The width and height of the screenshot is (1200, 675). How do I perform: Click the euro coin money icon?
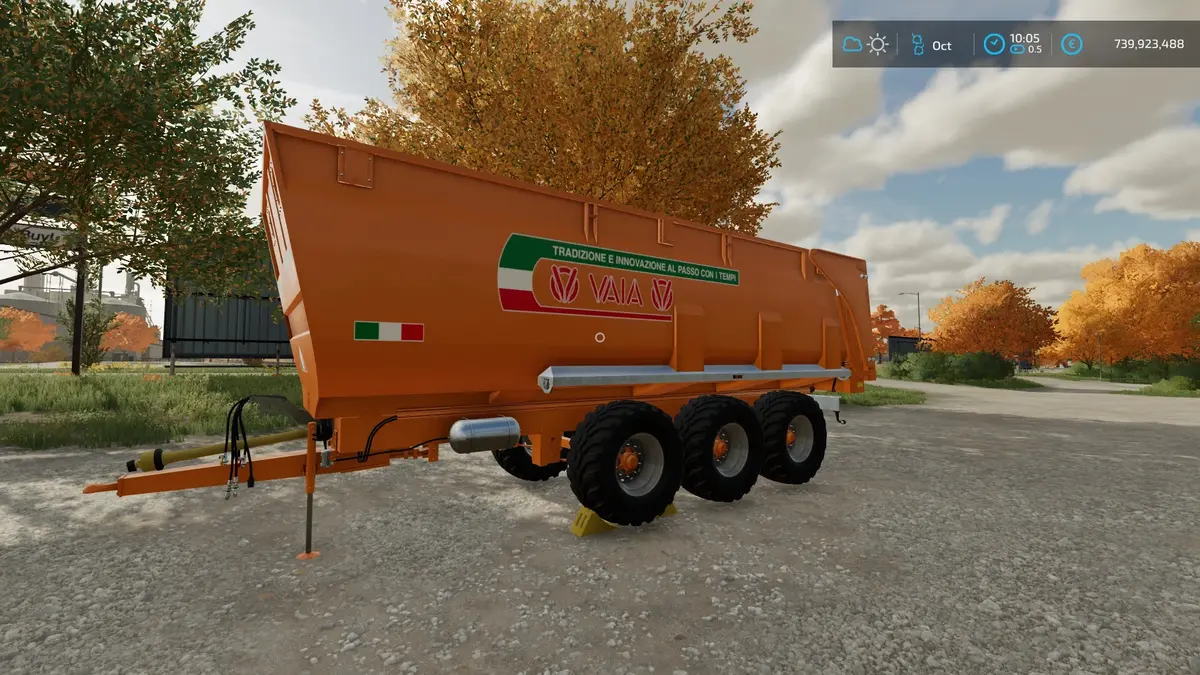[1071, 44]
